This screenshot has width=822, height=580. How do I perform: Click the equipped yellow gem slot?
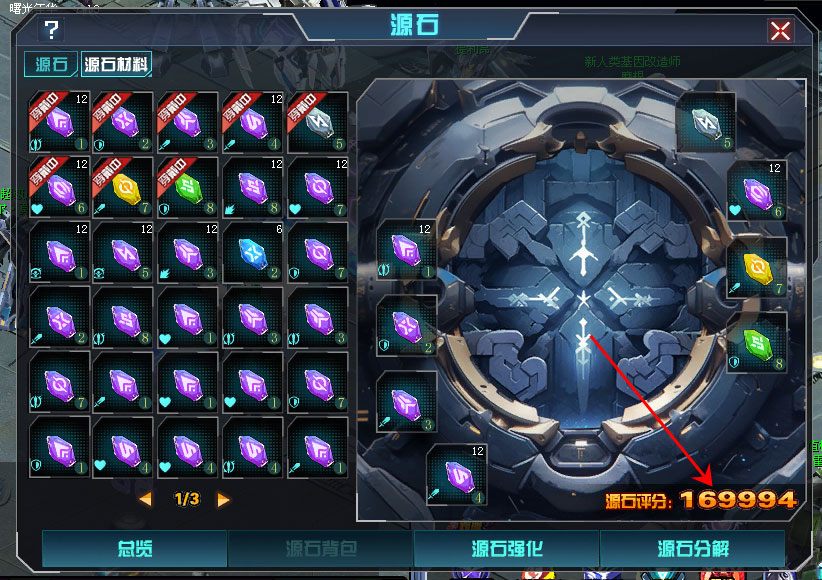point(757,268)
